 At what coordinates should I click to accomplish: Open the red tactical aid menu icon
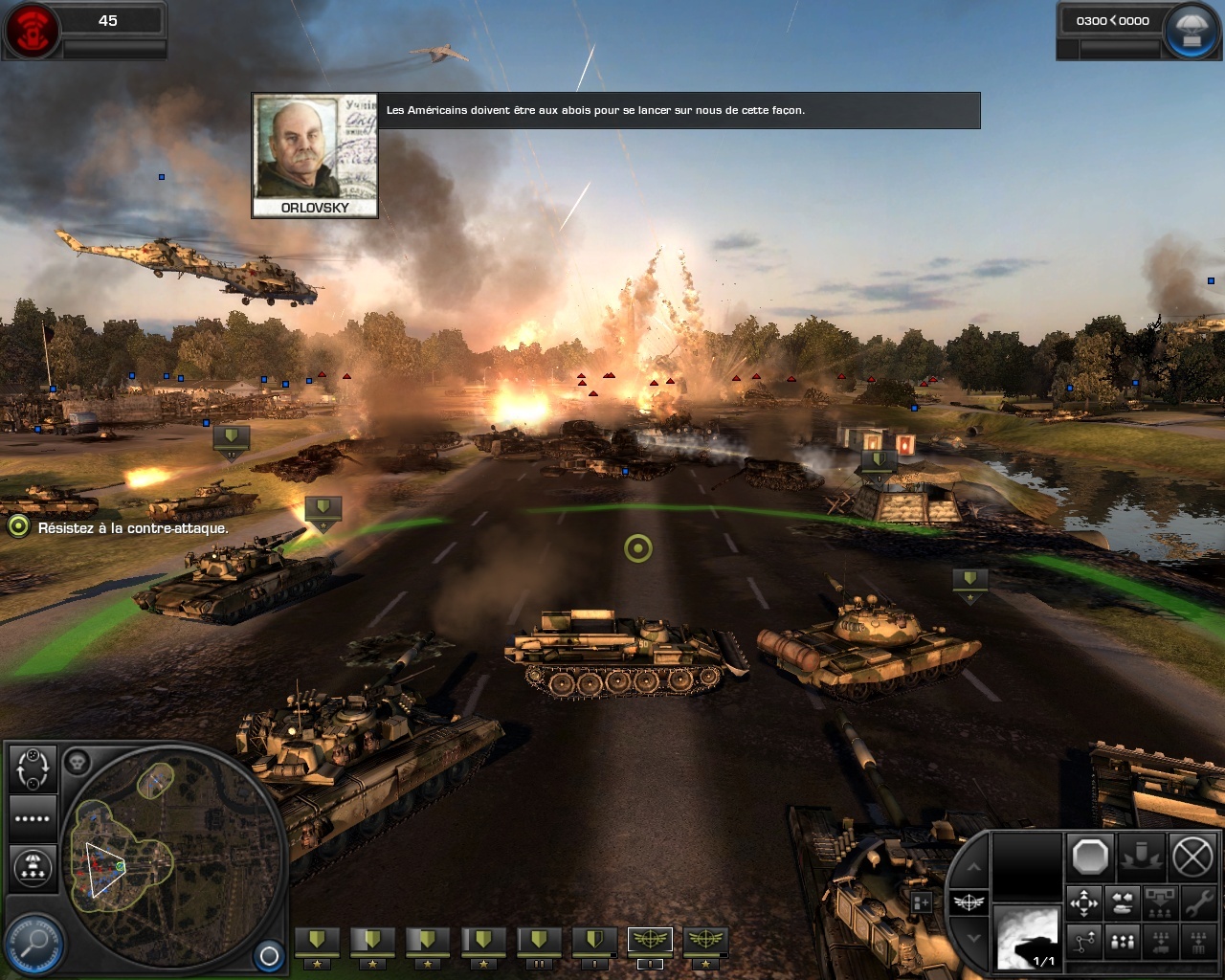pyautogui.click(x=32, y=30)
